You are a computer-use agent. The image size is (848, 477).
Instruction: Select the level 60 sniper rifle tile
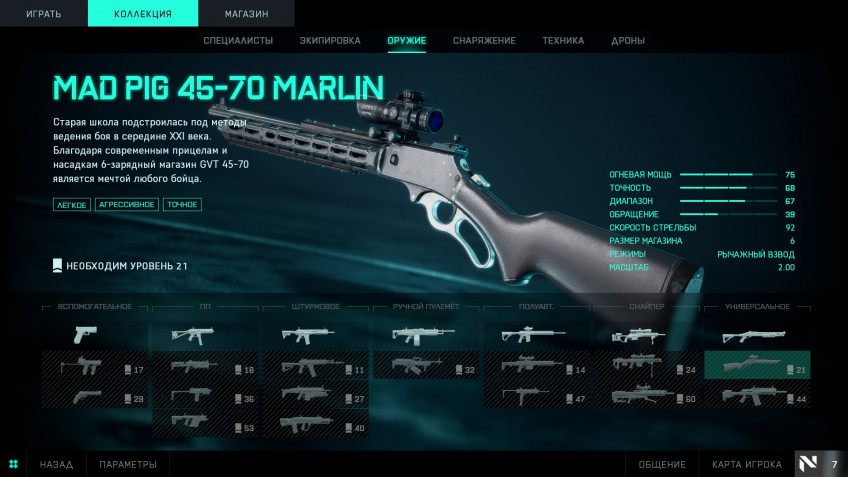(646, 395)
